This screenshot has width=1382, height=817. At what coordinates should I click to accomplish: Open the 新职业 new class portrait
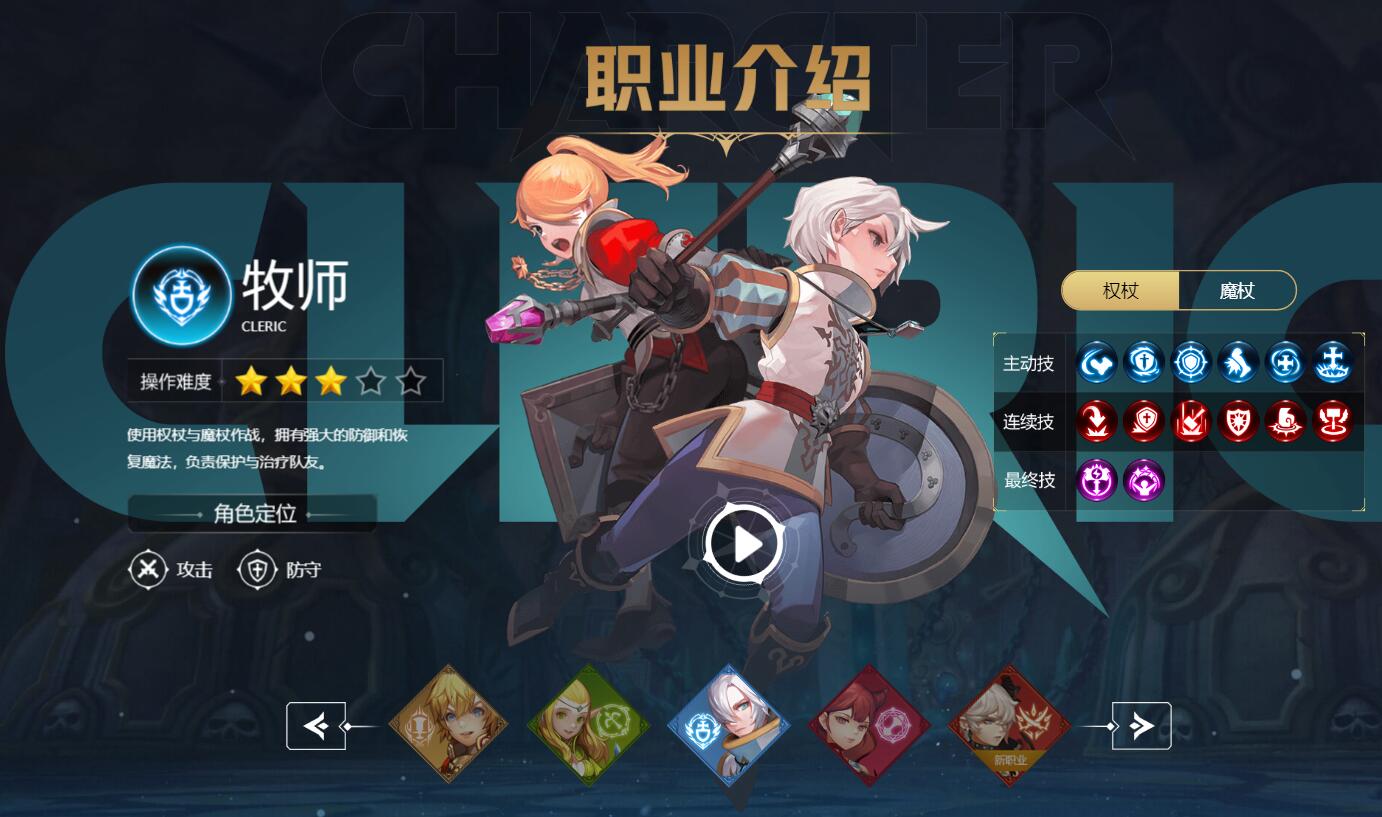click(1008, 725)
